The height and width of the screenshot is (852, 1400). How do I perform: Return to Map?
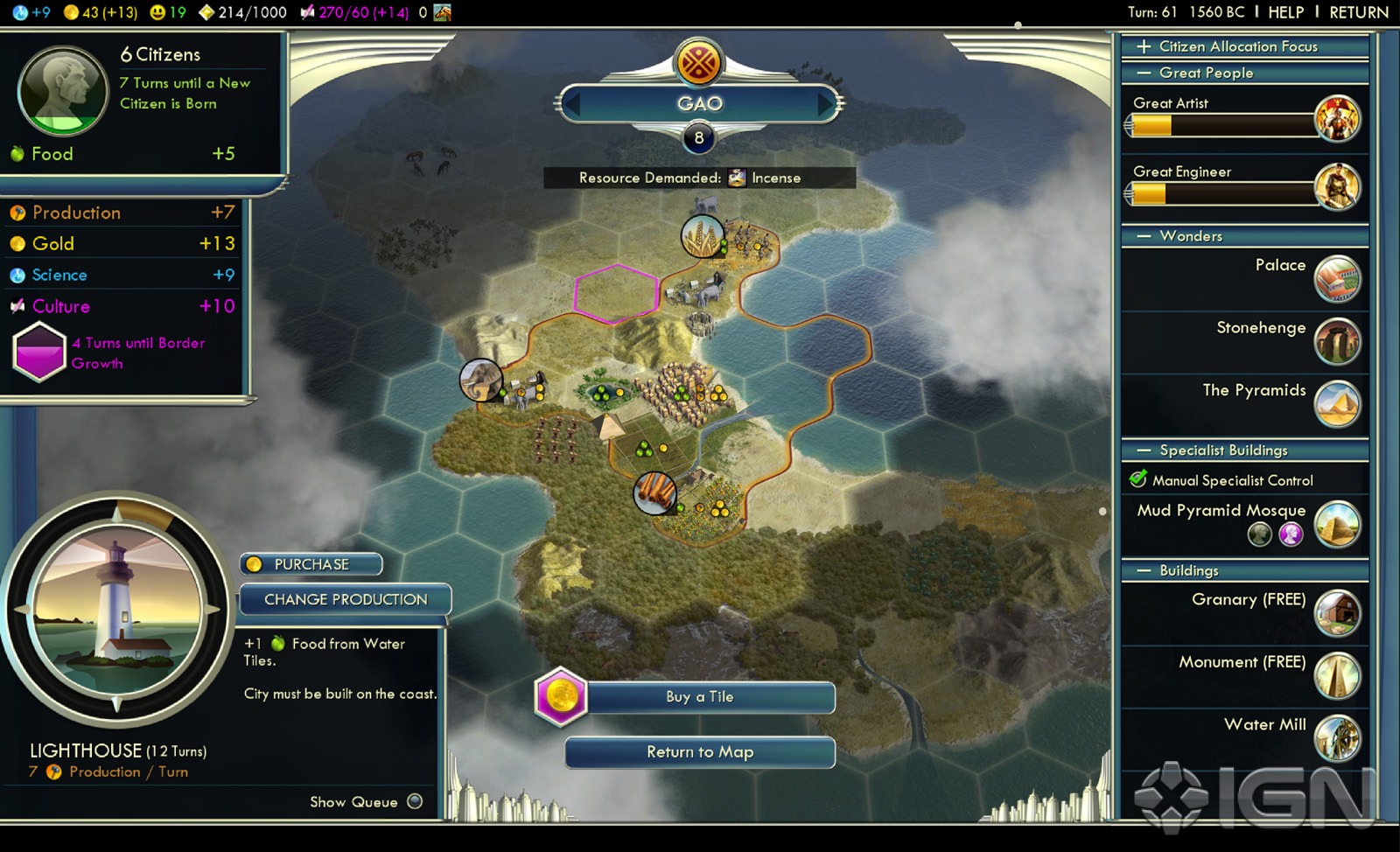[x=699, y=752]
